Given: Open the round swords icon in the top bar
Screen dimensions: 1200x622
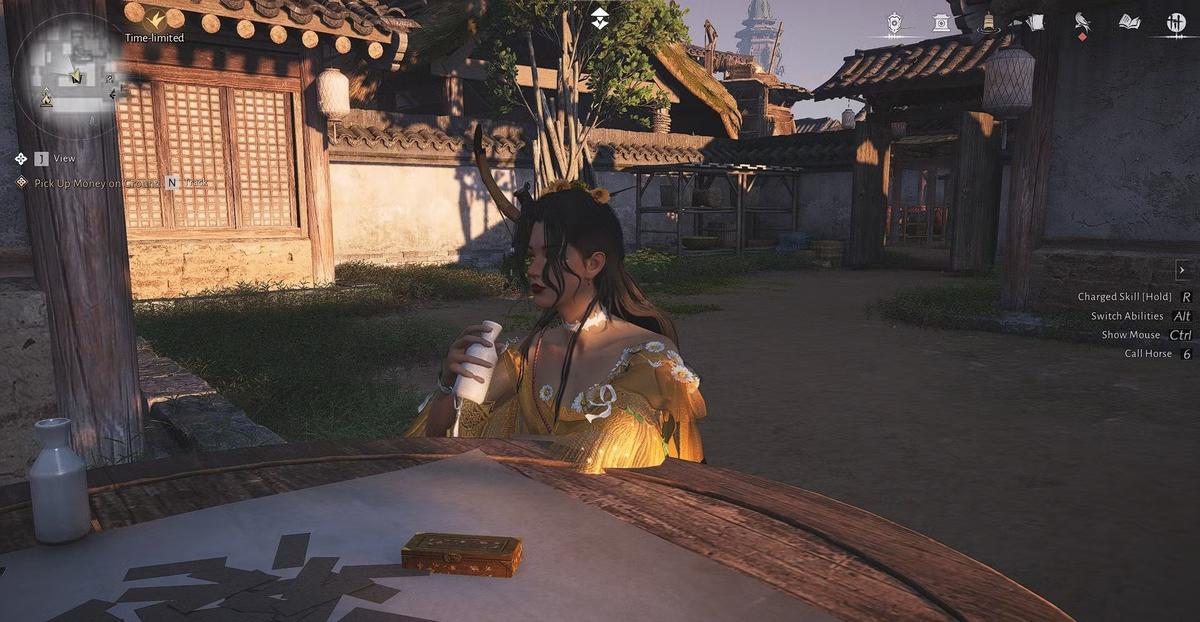Looking at the screenshot, I should [x=1176, y=22].
